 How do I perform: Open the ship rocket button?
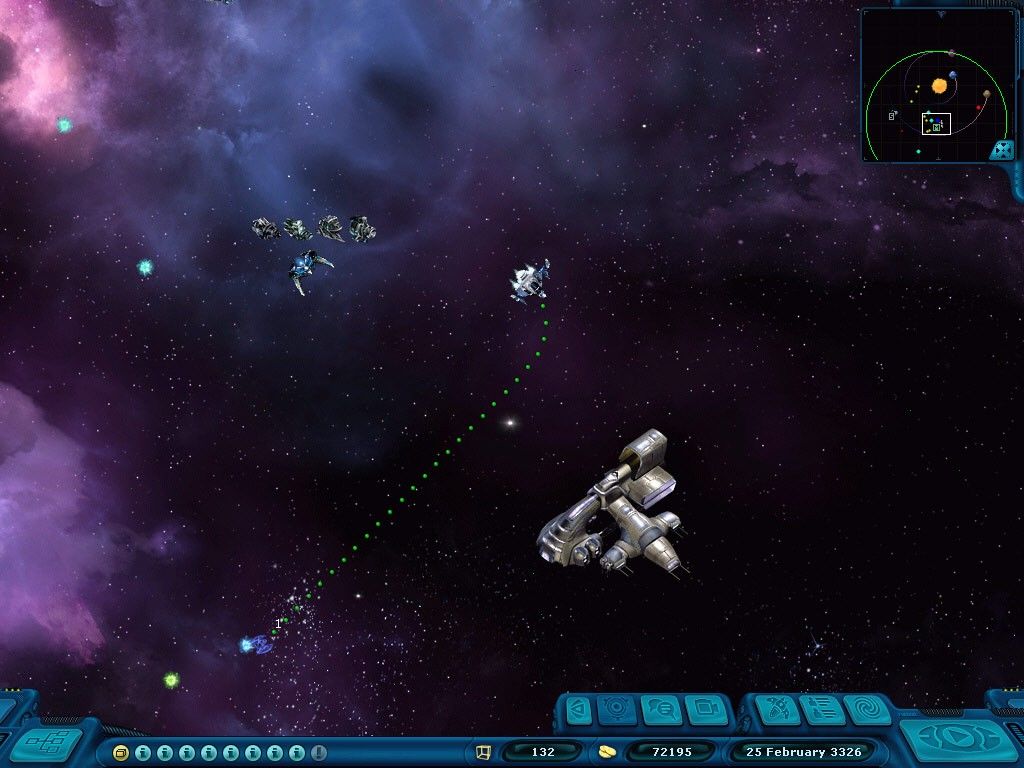click(x=775, y=710)
